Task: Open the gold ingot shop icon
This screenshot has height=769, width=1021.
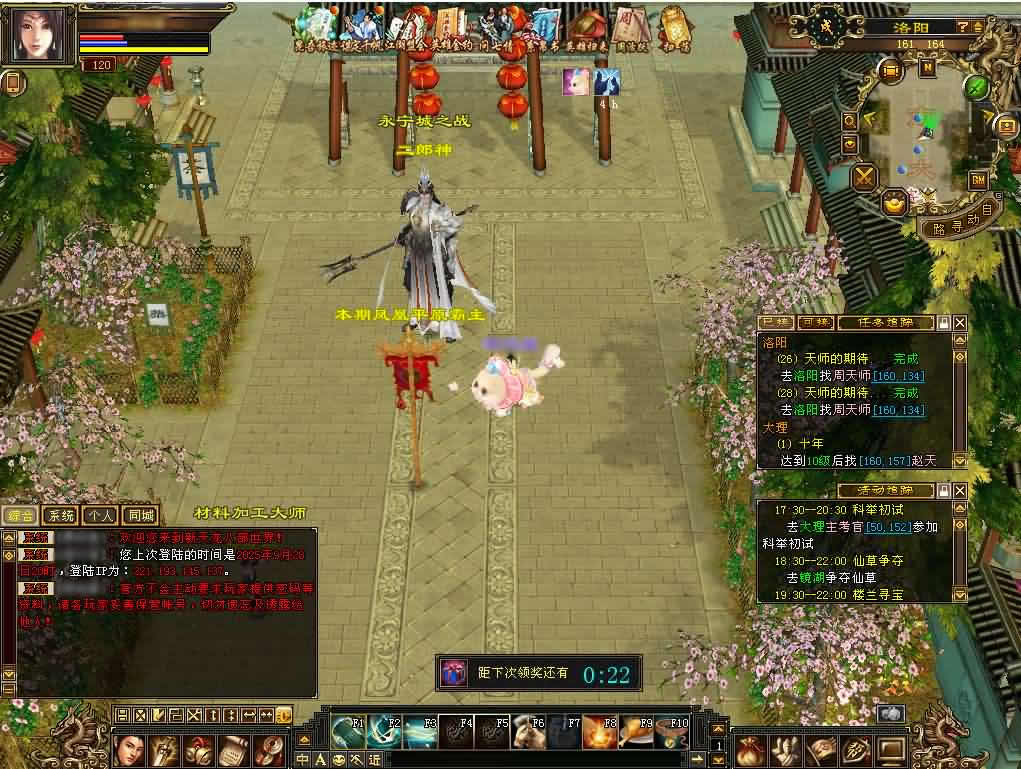Action: pyautogui.click(x=895, y=203)
